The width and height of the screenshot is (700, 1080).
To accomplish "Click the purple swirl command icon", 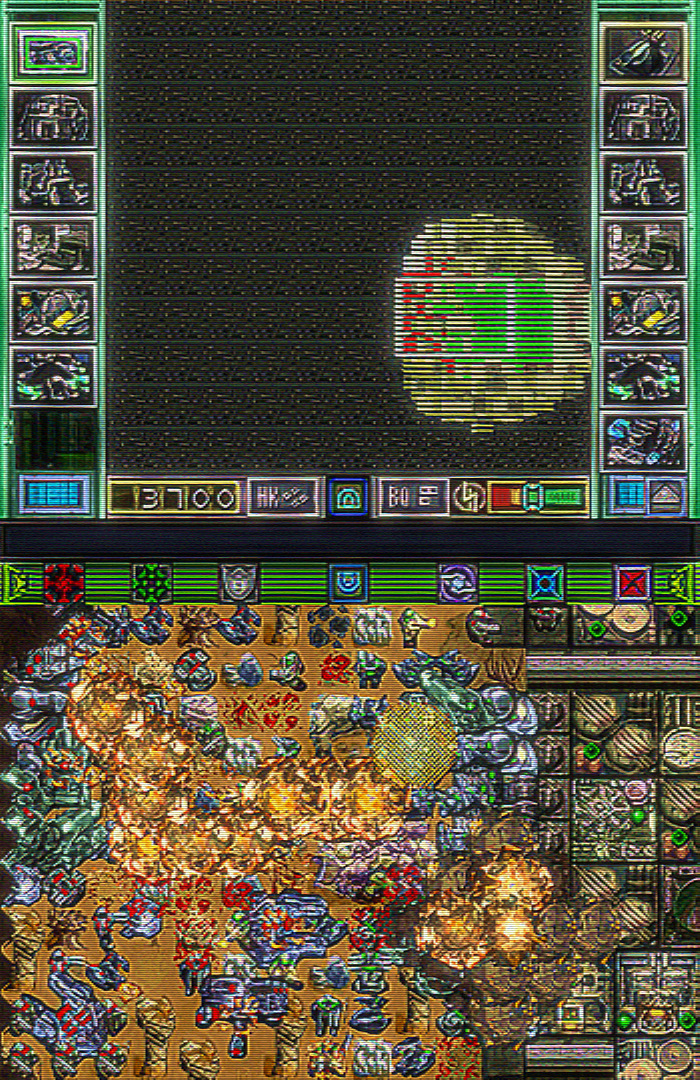I will tap(458, 582).
